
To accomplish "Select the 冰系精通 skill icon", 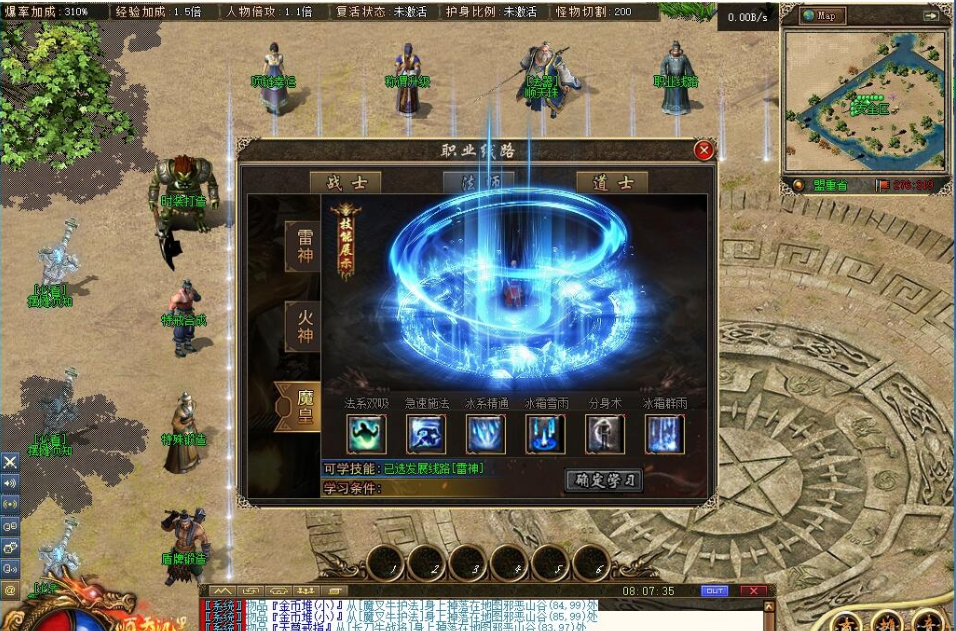I will coord(486,434).
